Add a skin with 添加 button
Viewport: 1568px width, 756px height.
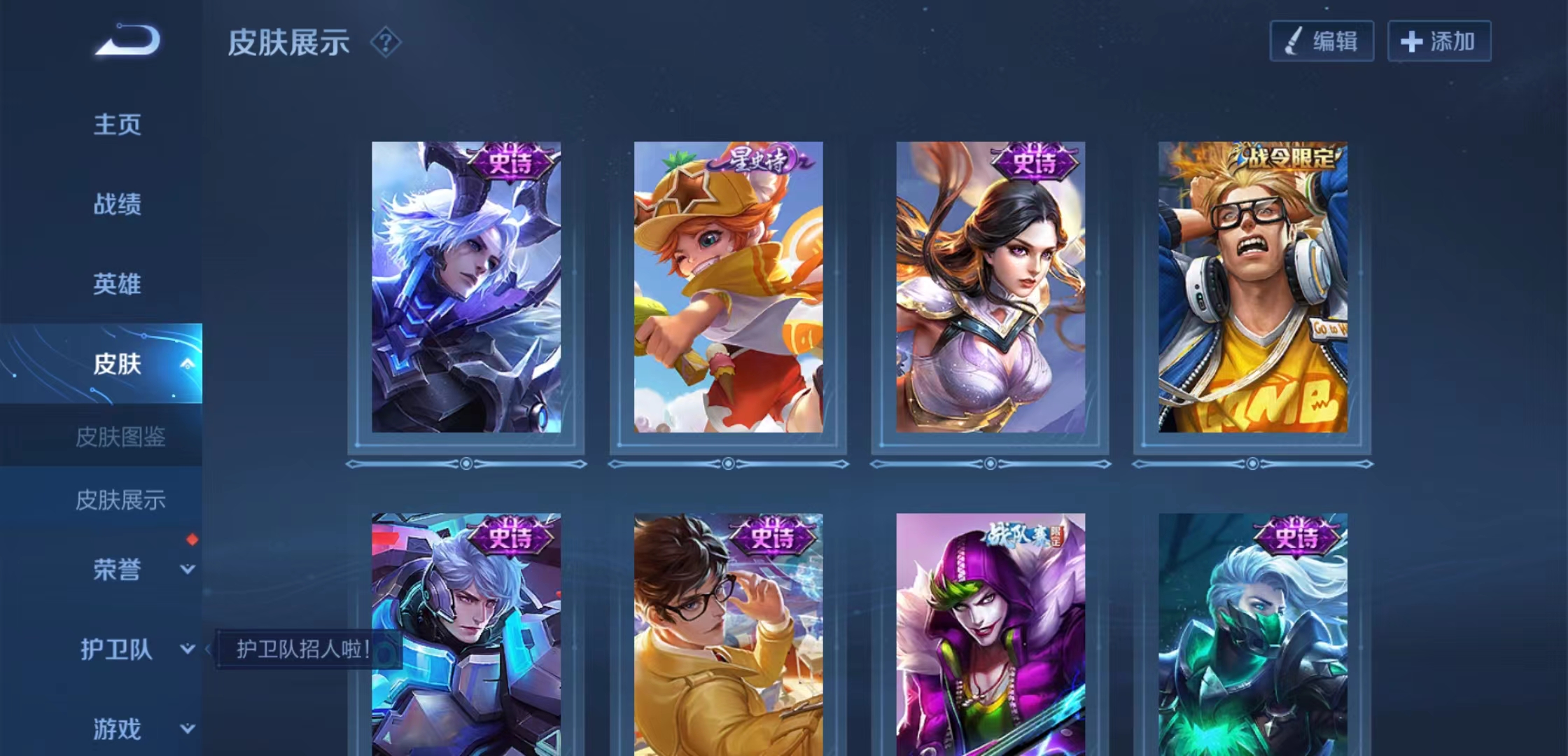(x=1439, y=41)
